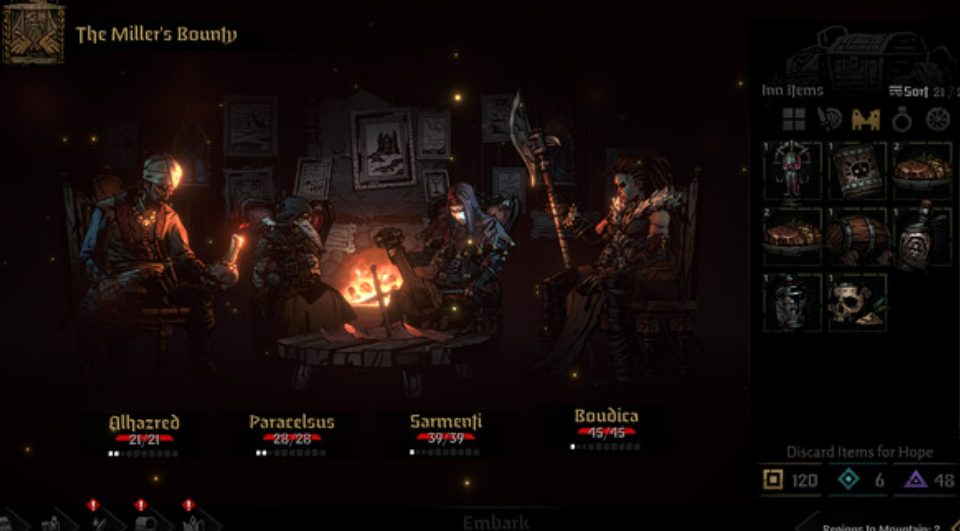Switch to the combat items filter
This screenshot has width=960, height=531.
point(829,120)
